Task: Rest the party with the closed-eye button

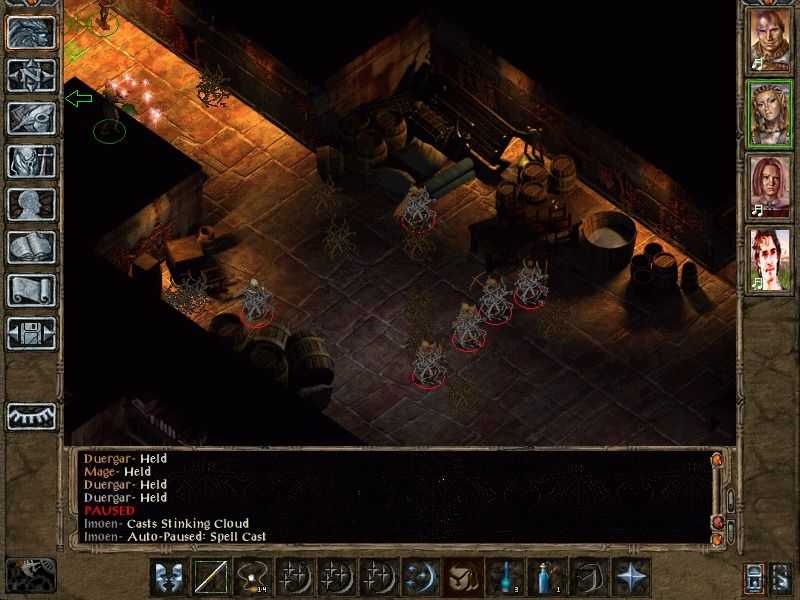Action: click(31, 416)
